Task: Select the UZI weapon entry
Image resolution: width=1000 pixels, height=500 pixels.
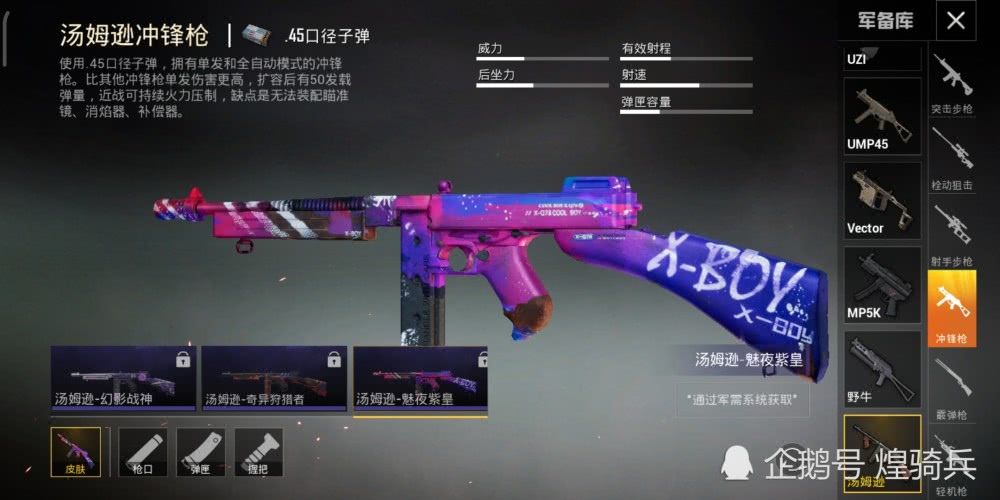Action: (882, 57)
